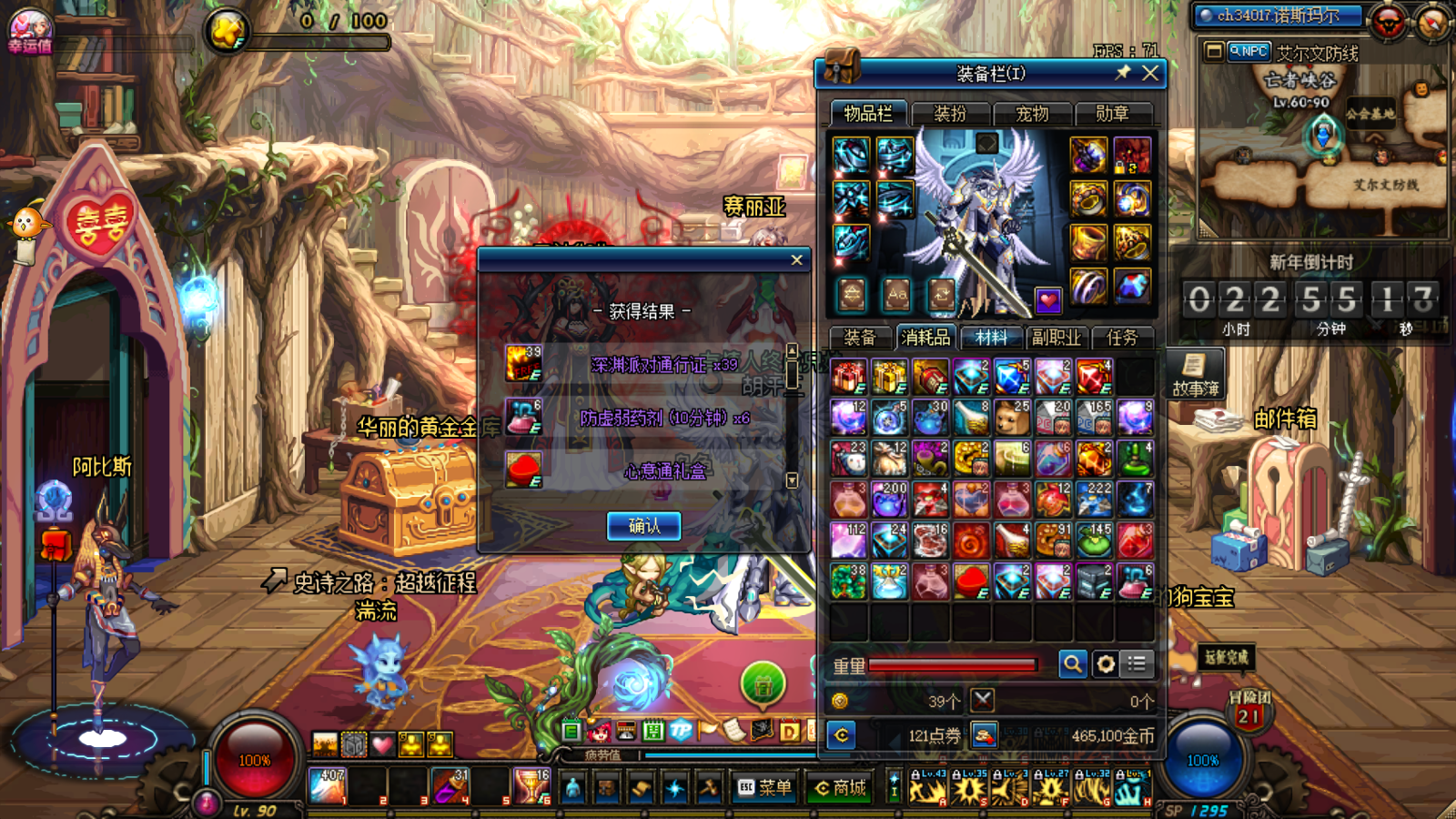Screen dimensions: 1456x819
Task: Open the 故事簿 storybook button
Action: pyautogui.click(x=1195, y=374)
